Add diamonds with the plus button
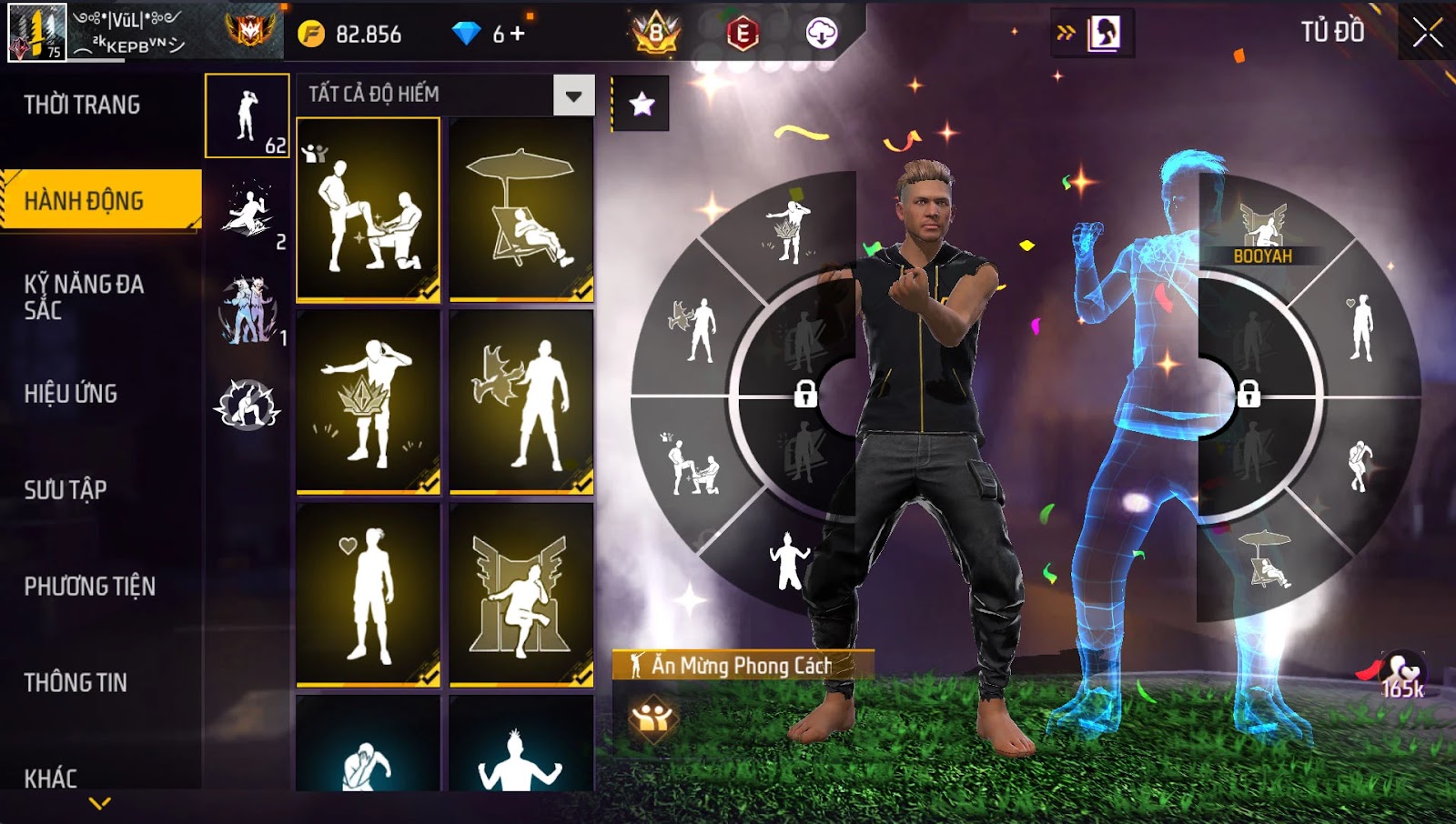Viewport: 1456px width, 824px height. [518, 34]
